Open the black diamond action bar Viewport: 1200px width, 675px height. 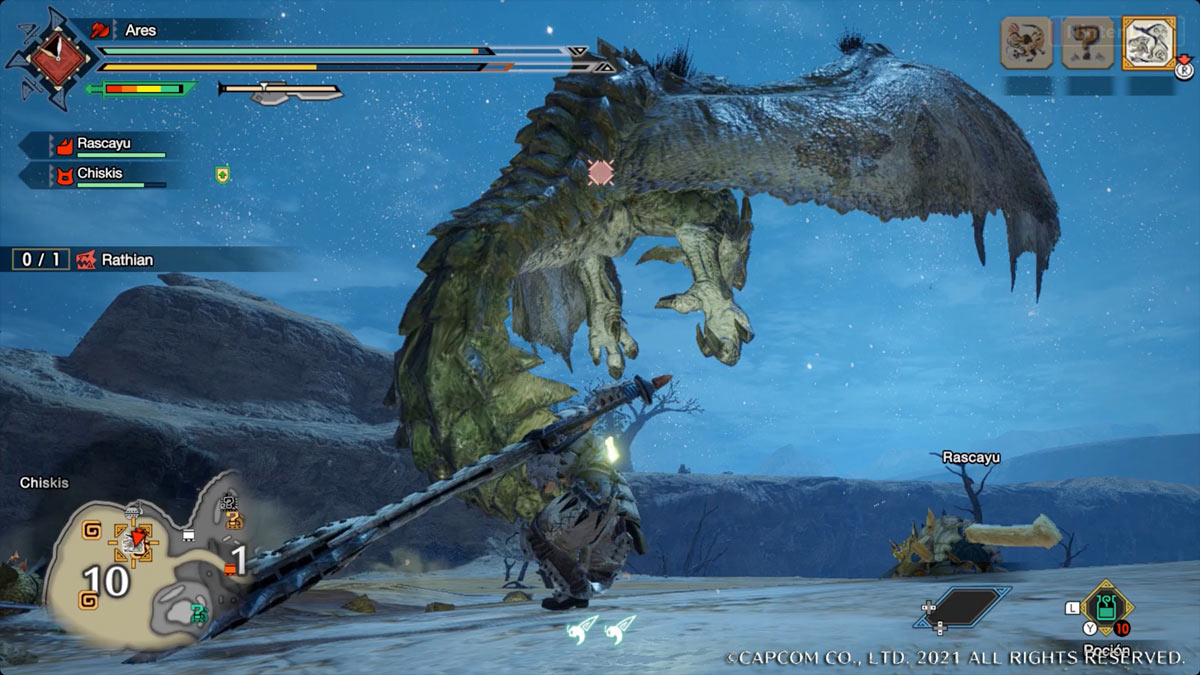[962, 607]
